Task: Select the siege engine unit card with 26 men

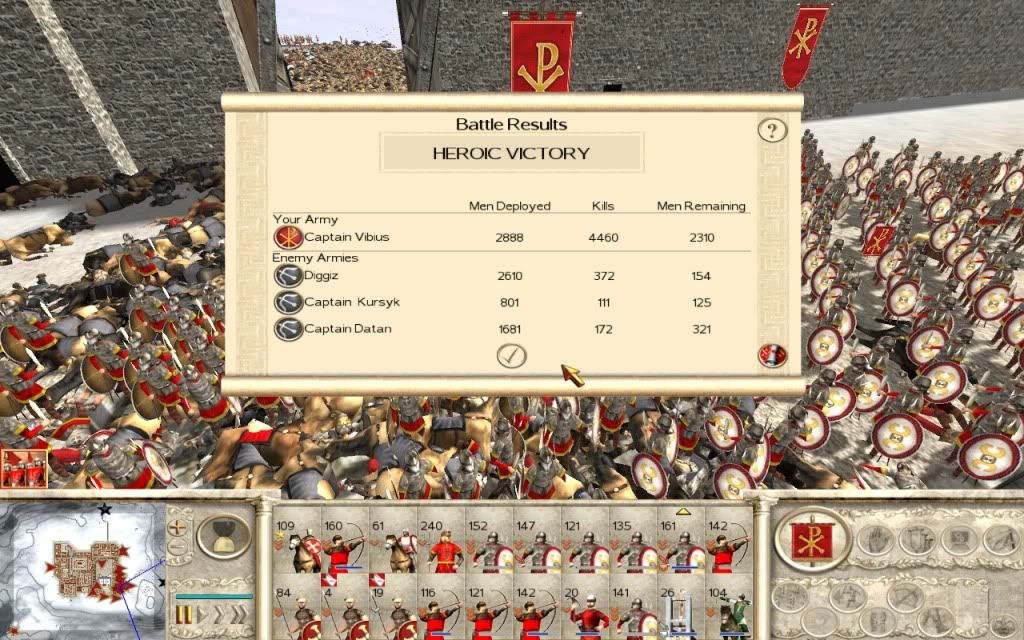Action: pyautogui.click(x=682, y=612)
